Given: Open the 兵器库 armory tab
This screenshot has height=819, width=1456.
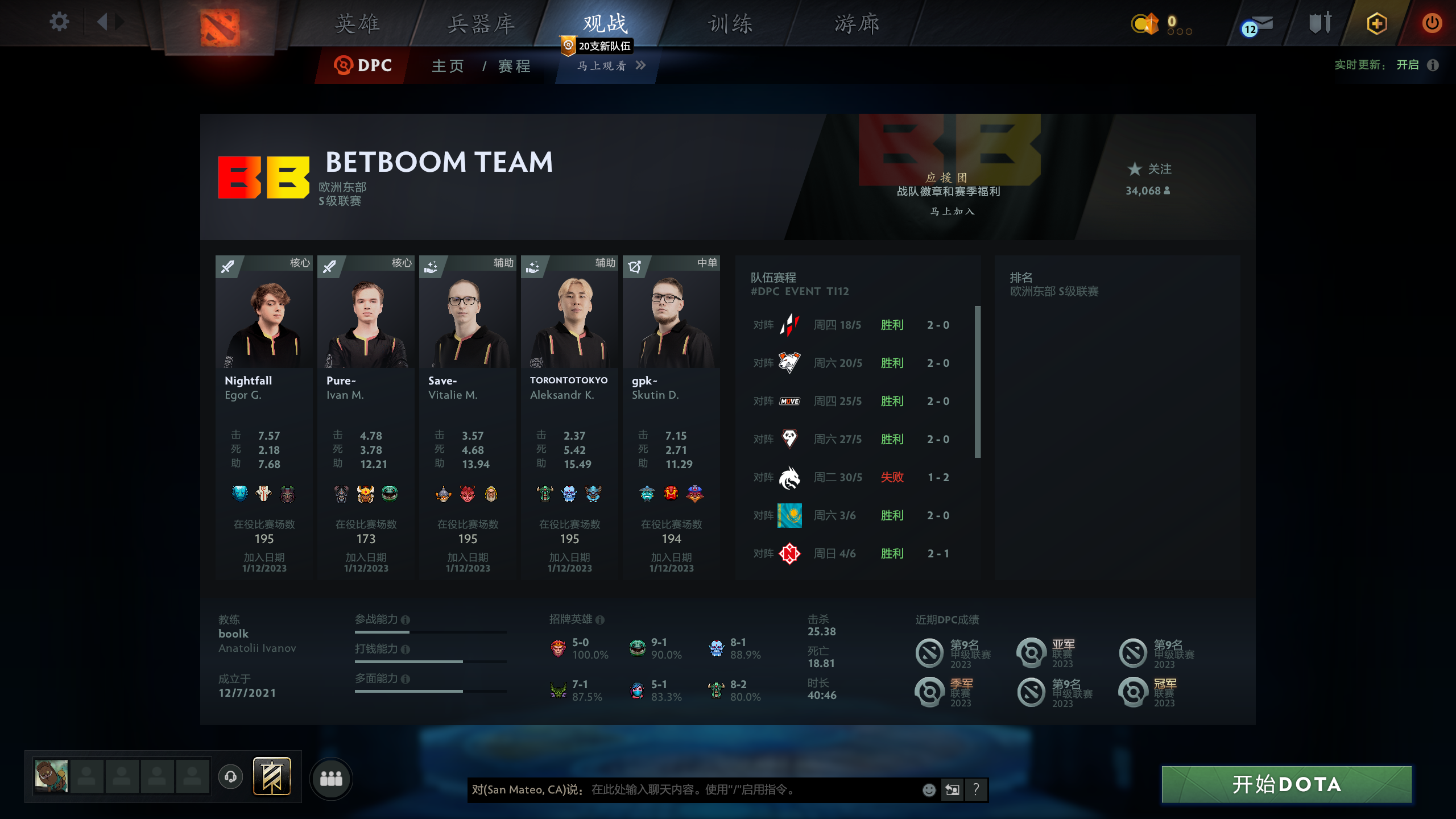Looking at the screenshot, I should coord(481,24).
